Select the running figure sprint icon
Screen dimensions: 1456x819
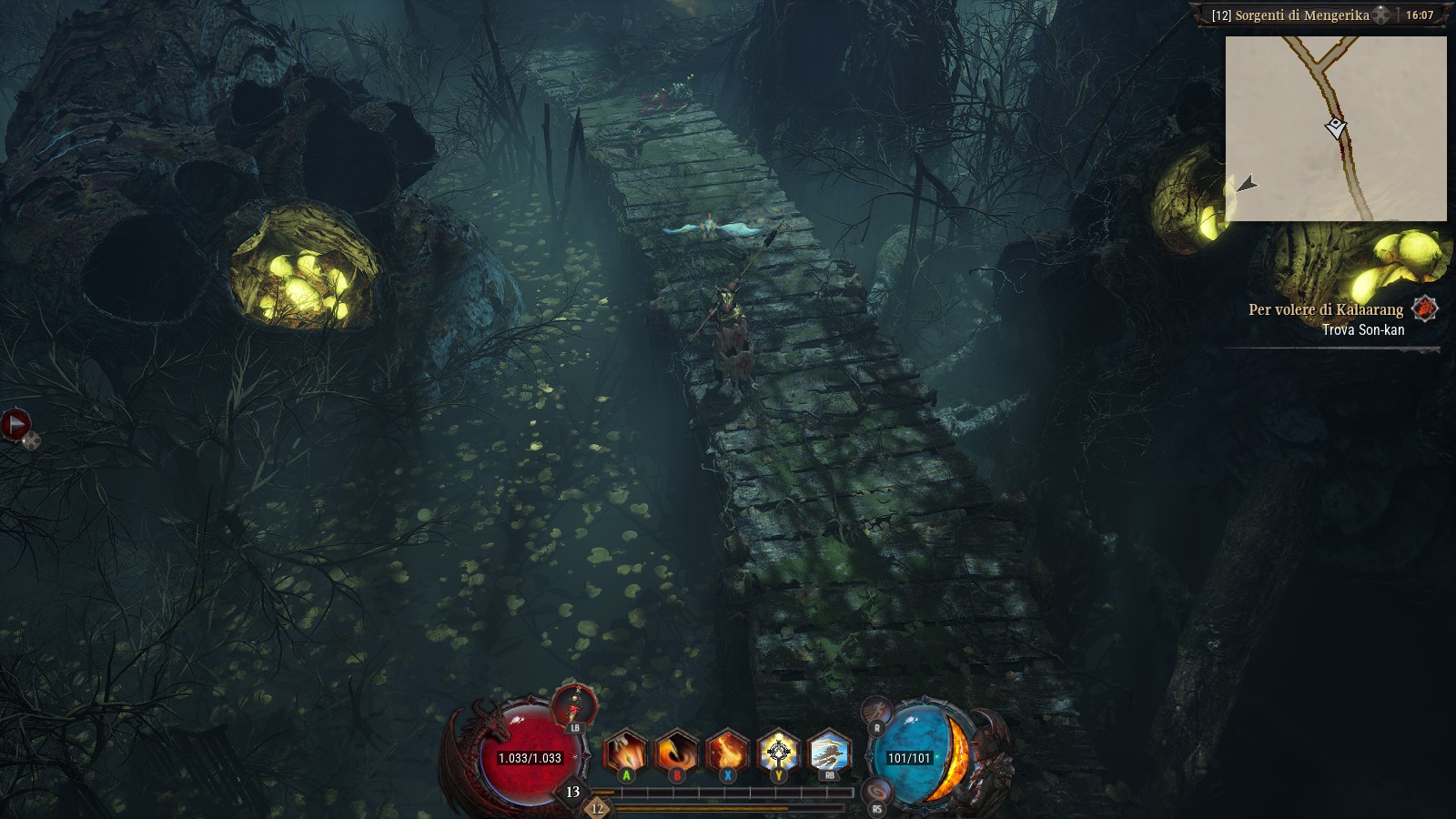pyautogui.click(x=877, y=711)
